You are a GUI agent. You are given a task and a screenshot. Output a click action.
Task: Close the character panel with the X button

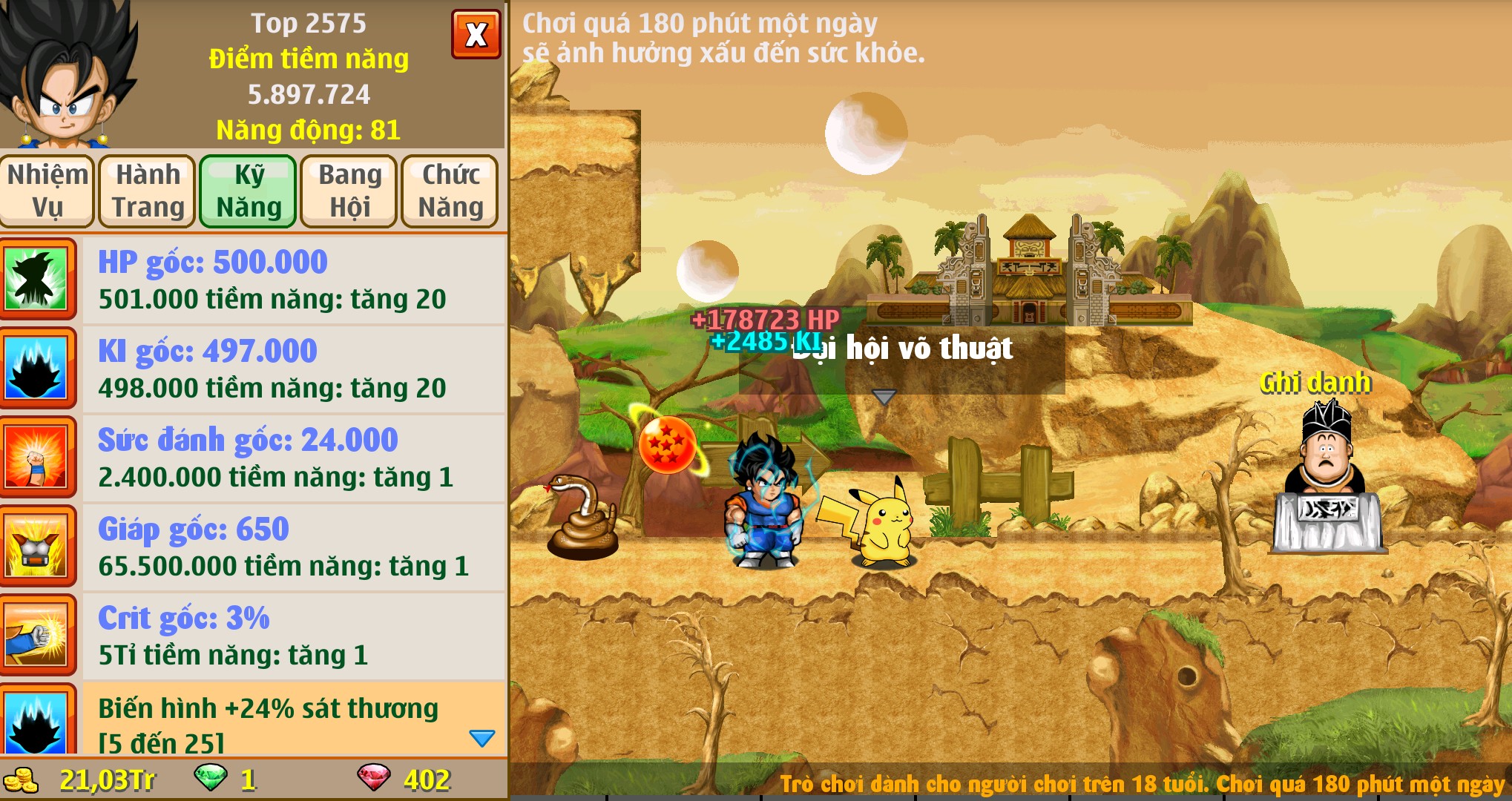(476, 34)
